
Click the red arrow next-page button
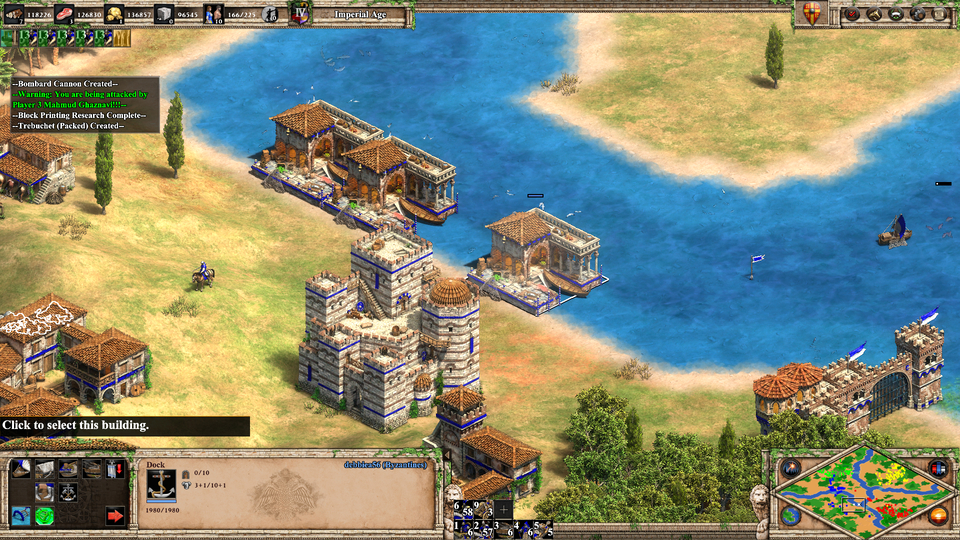(115, 516)
